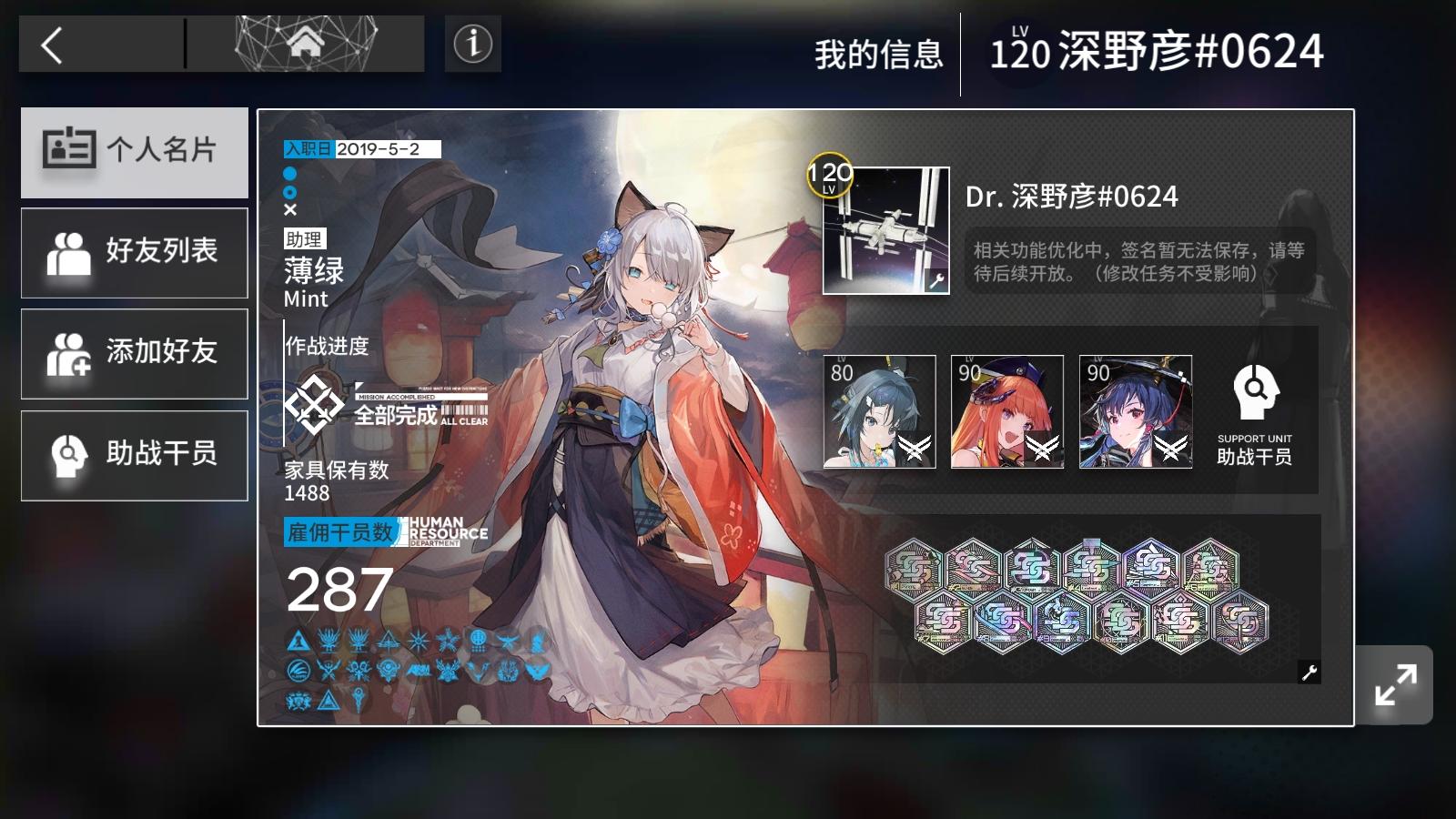The image size is (1456, 819).
Task: Click the LV 80 support operator portrait
Action: [877, 411]
